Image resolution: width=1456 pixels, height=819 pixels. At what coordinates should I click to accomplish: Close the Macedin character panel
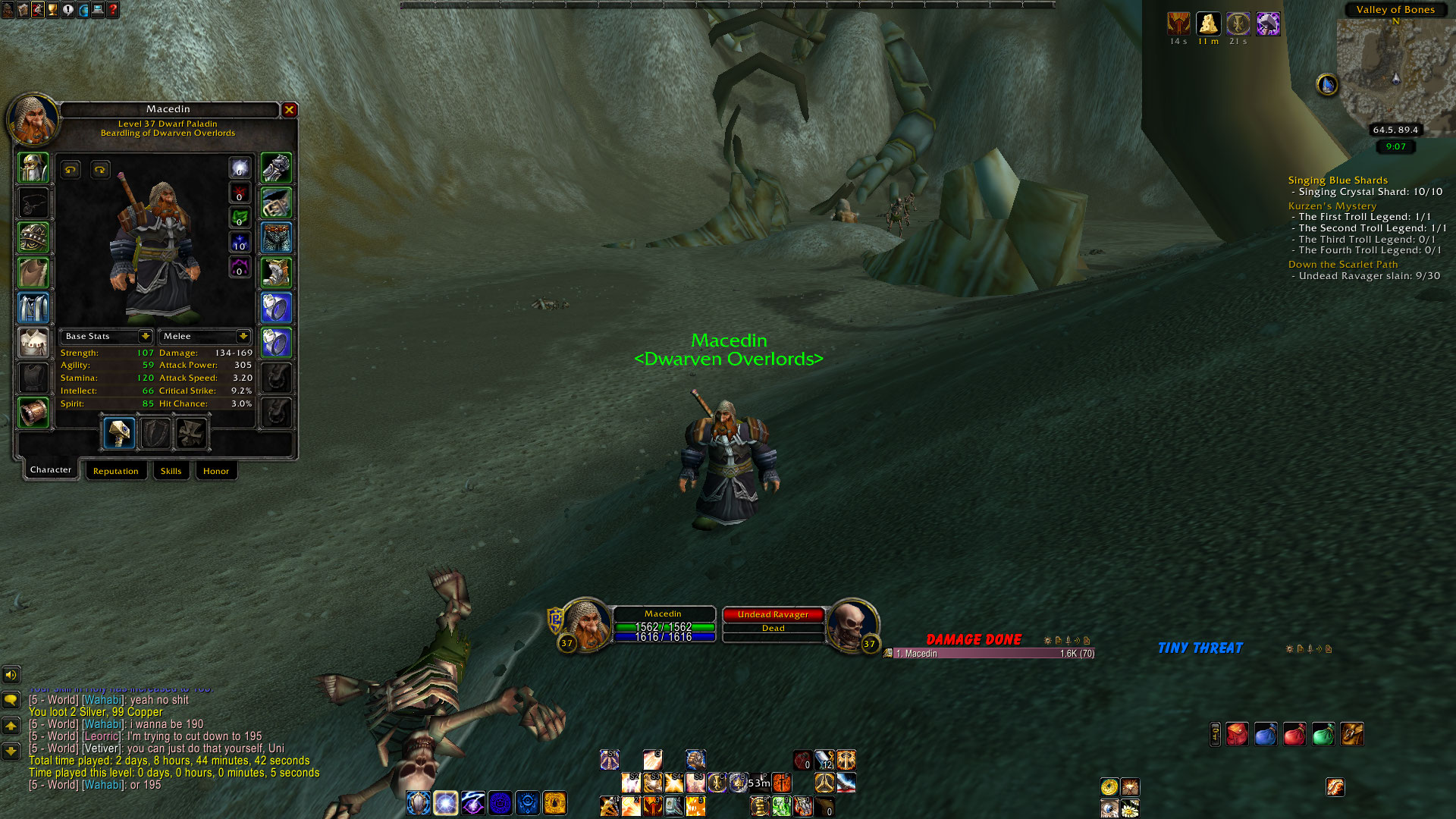click(x=289, y=110)
